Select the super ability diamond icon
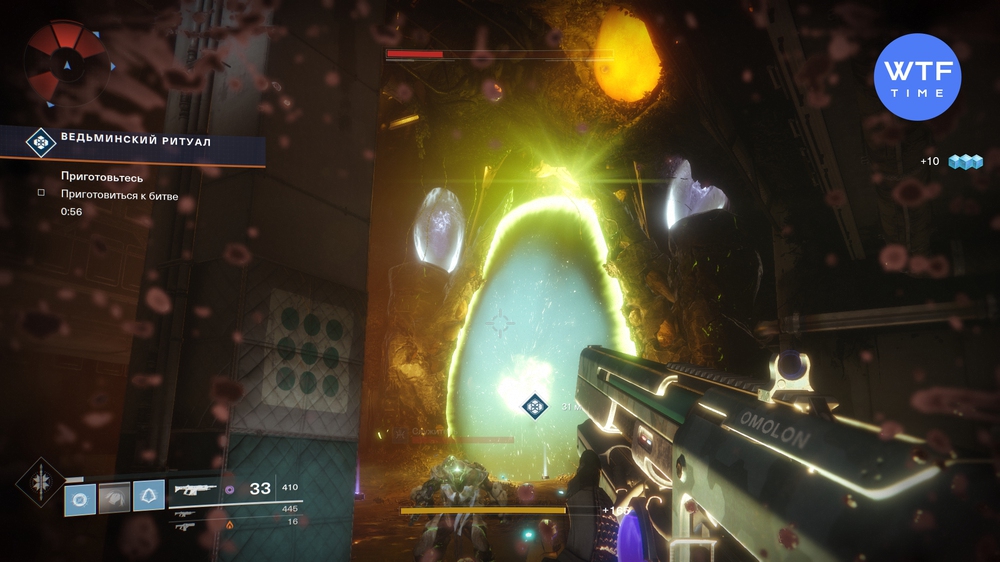Image resolution: width=1000 pixels, height=562 pixels. coord(40,484)
